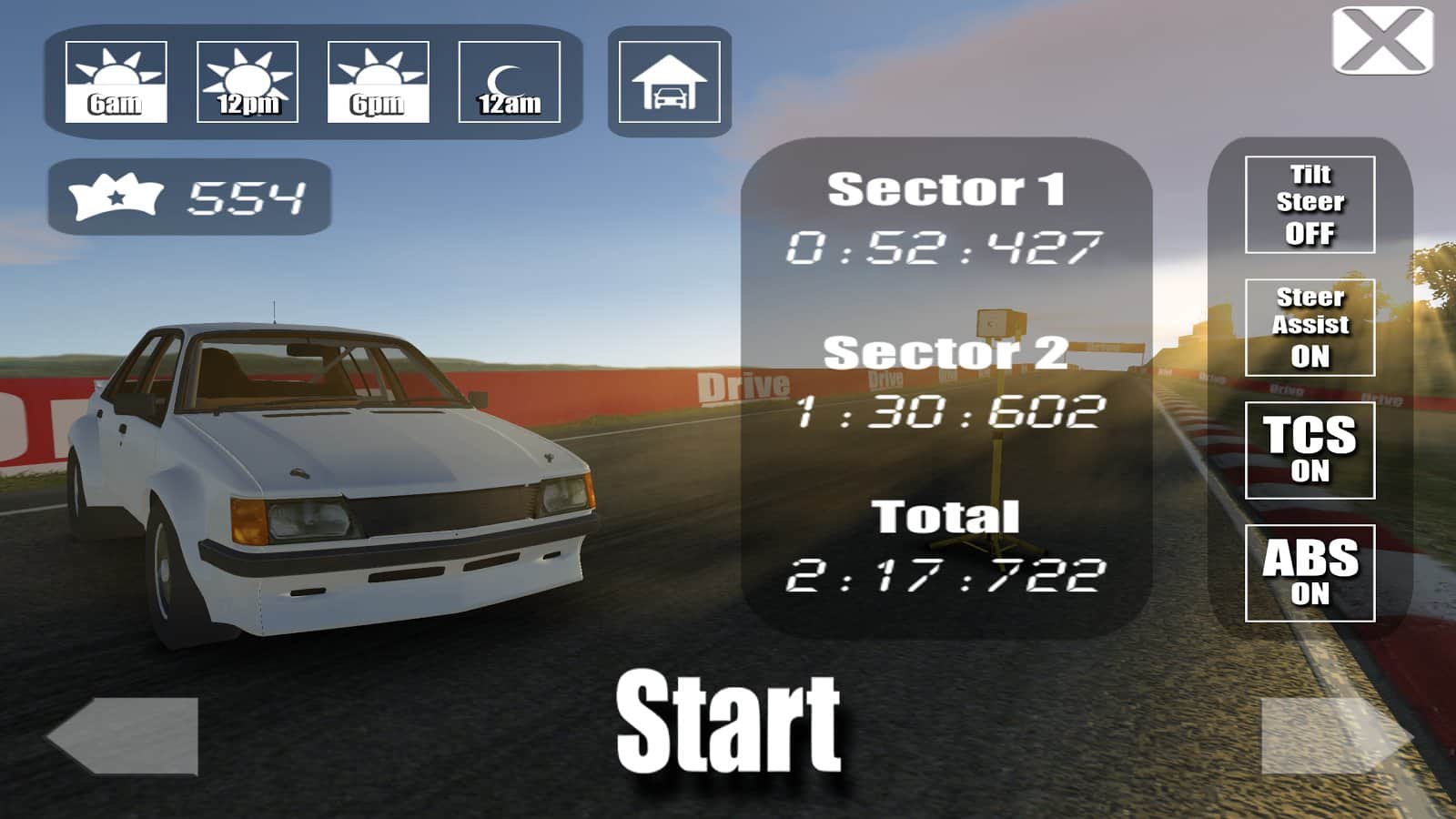Turn off TCS traction control

1309,450
